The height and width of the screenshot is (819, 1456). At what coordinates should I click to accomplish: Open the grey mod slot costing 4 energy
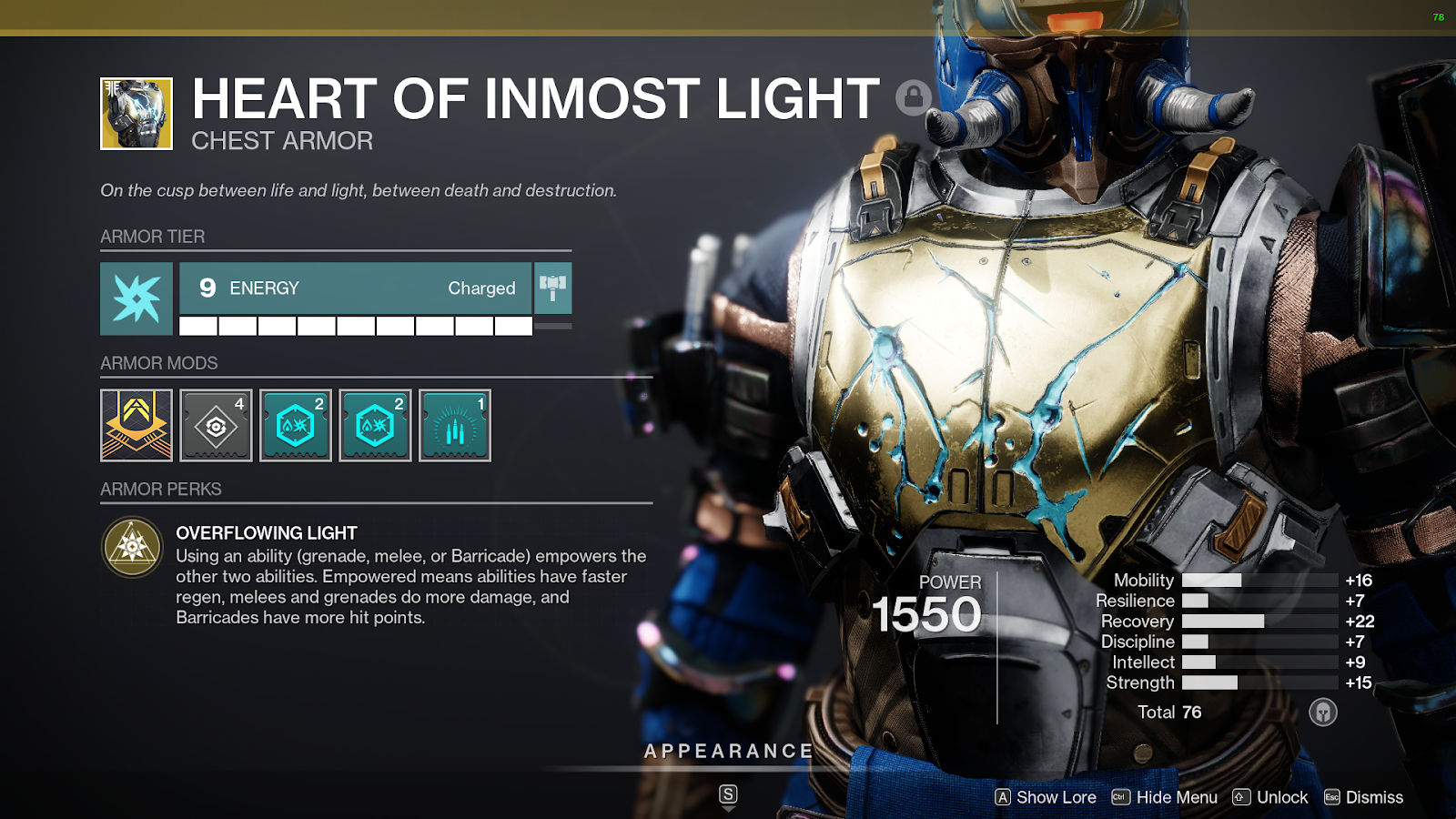coord(216,425)
